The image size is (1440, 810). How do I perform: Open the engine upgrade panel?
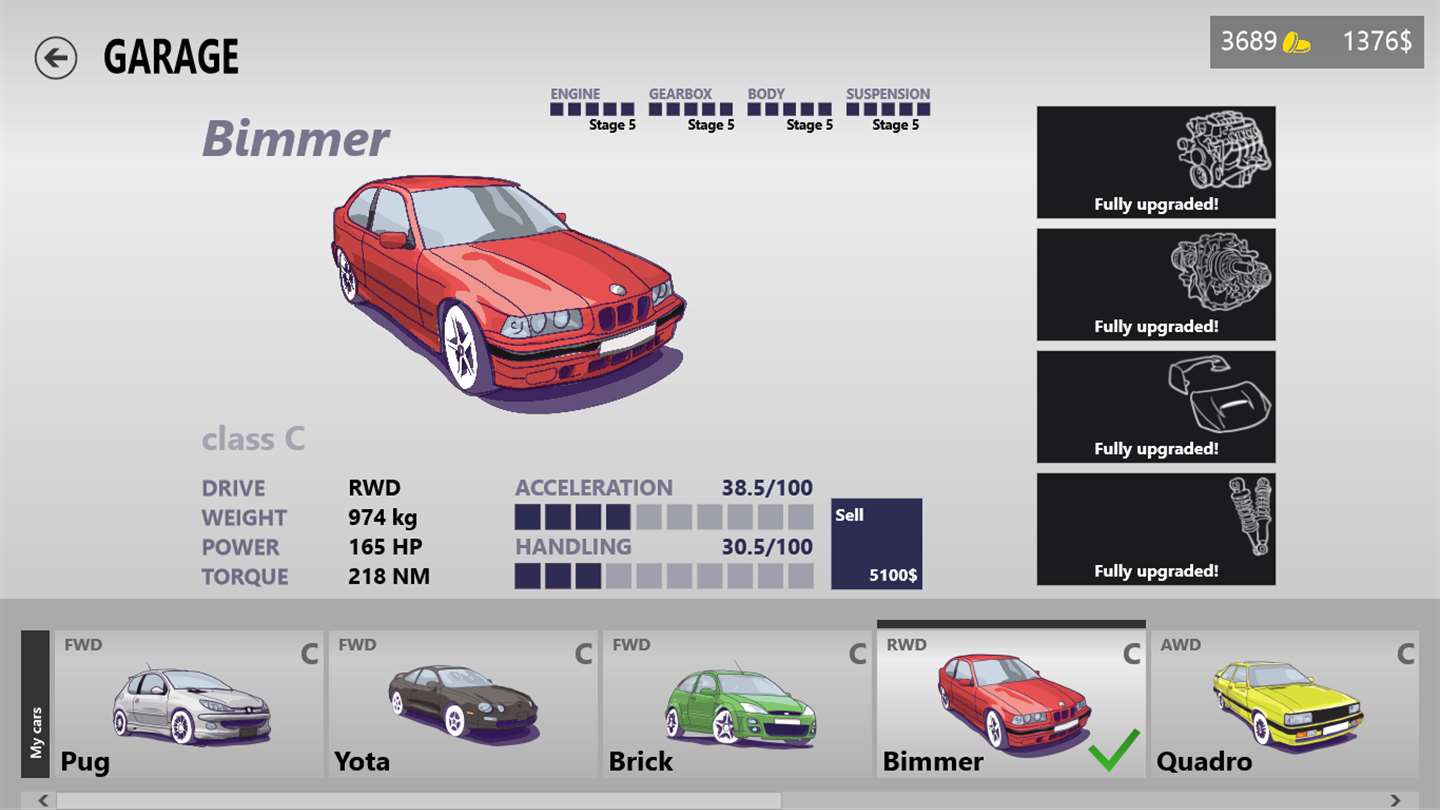click(1156, 162)
